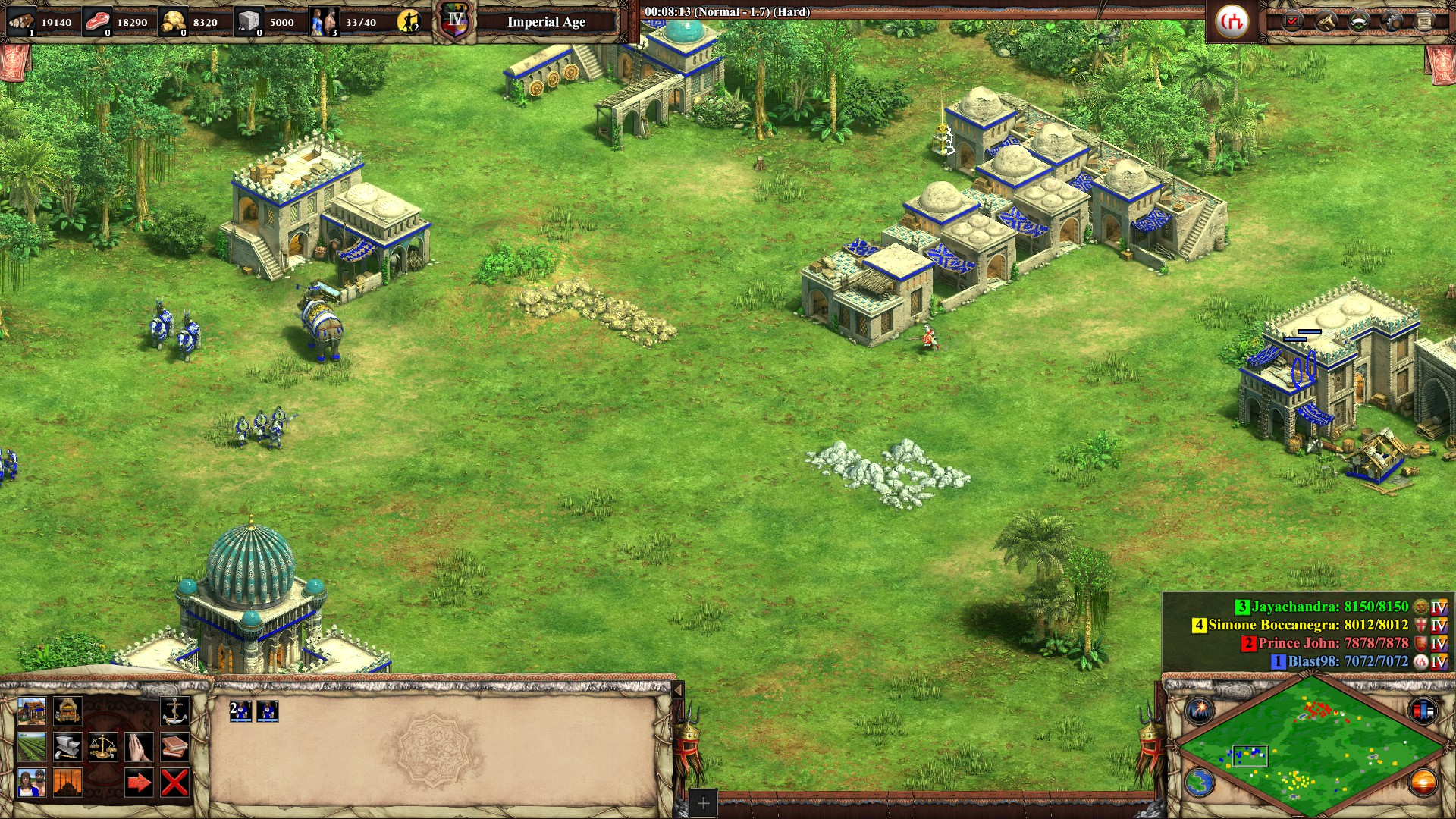This screenshot has width=1456, height=819.
Task: Choose the Monastery praying hands icon
Action: [140, 747]
